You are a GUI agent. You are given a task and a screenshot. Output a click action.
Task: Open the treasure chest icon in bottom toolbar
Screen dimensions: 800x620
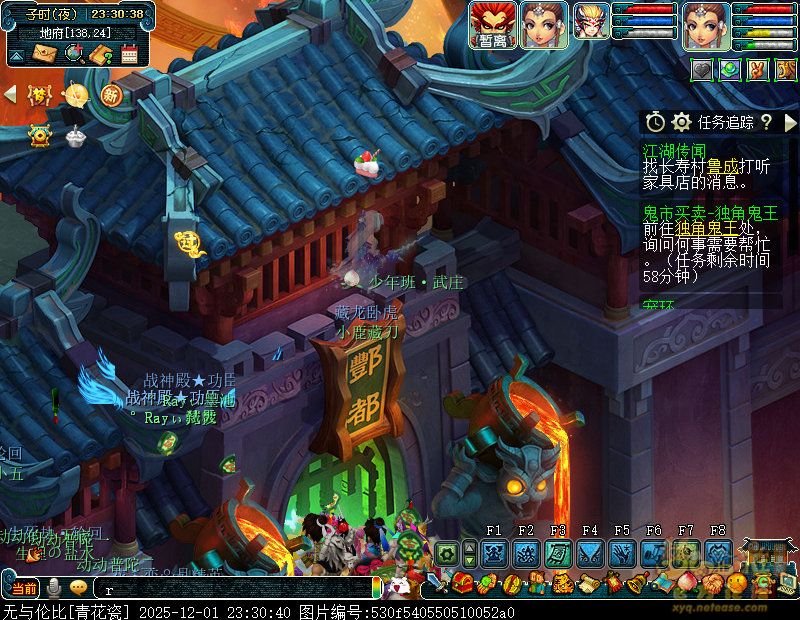click(463, 582)
